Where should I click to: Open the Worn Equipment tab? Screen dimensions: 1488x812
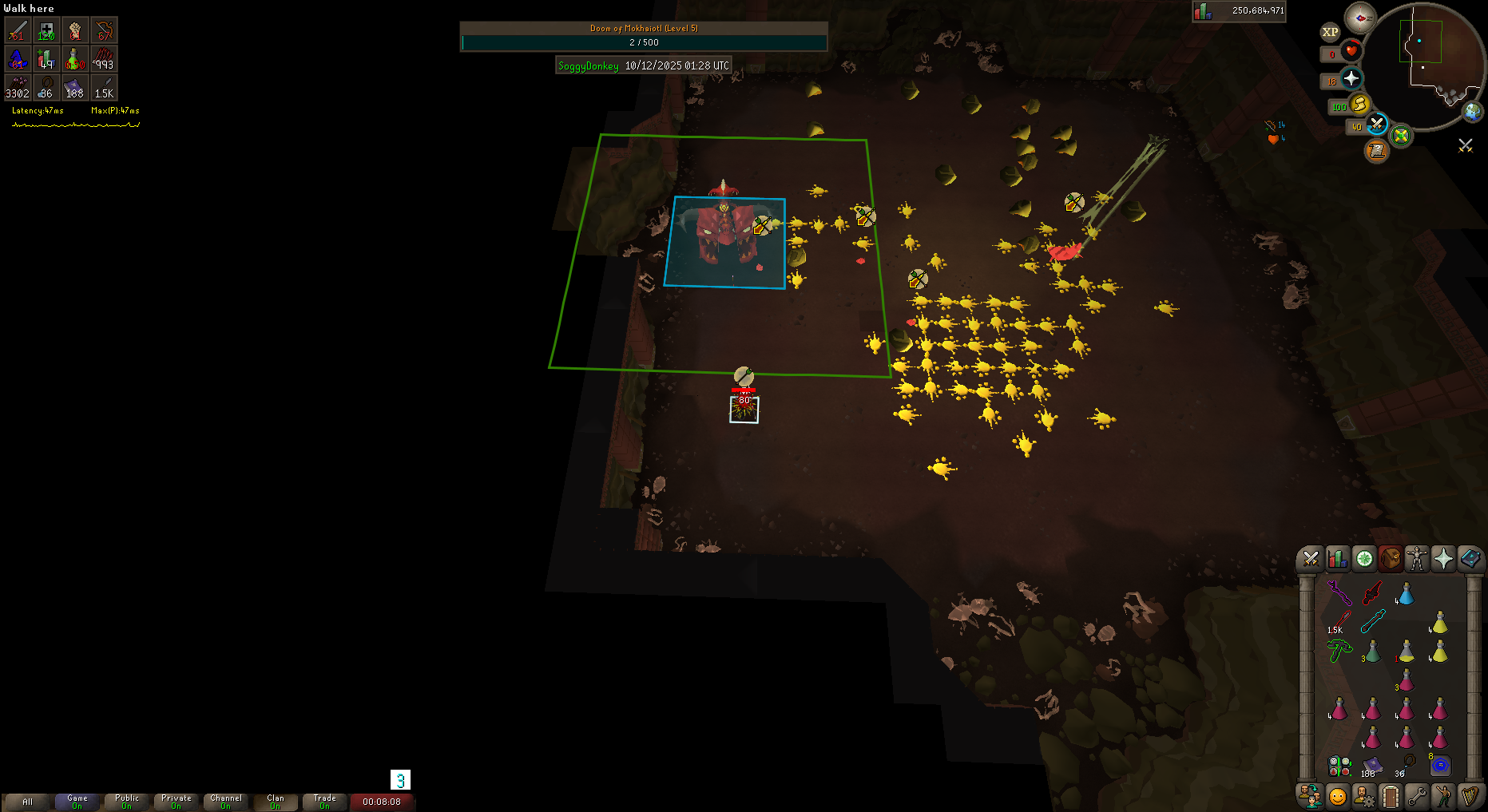[x=1417, y=559]
